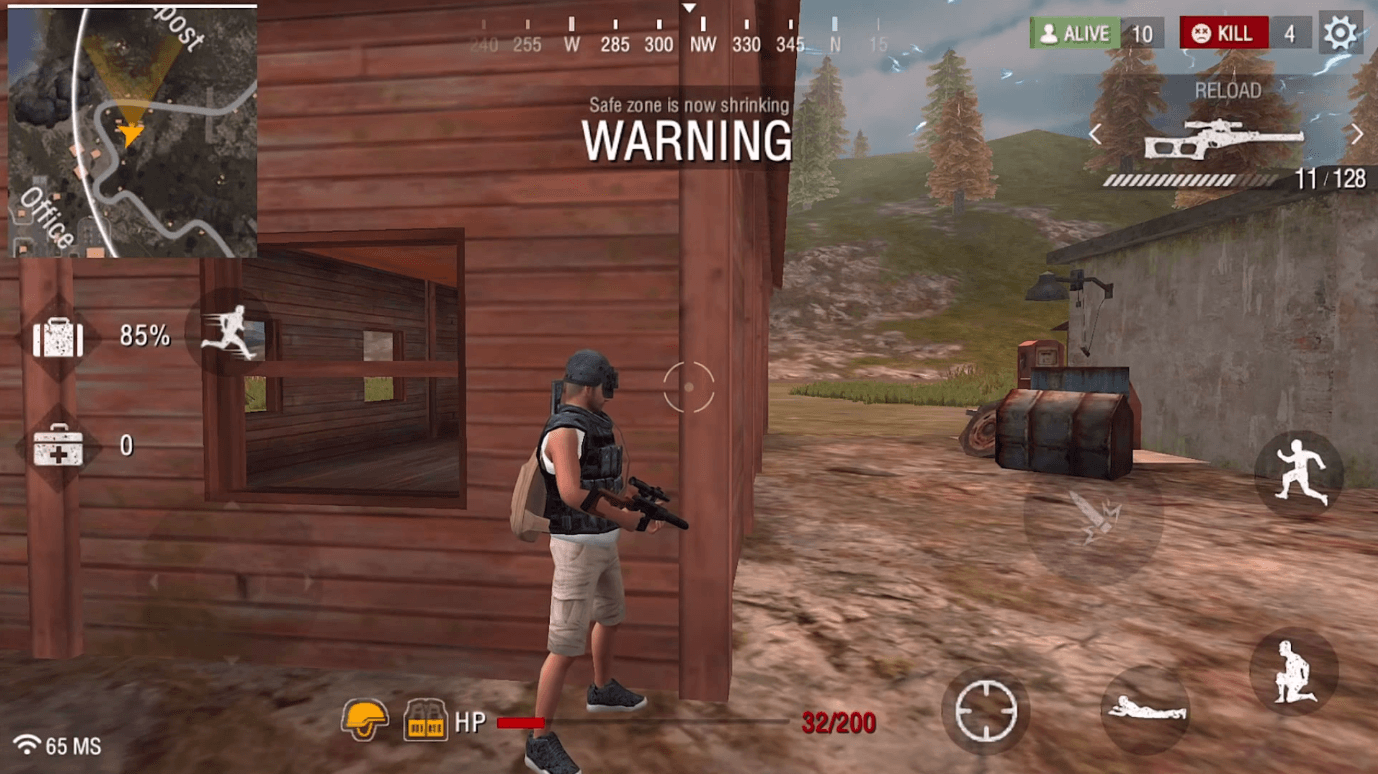The height and width of the screenshot is (774, 1378).
Task: Select the backpack inventory icon showing 85%
Action: coord(57,338)
